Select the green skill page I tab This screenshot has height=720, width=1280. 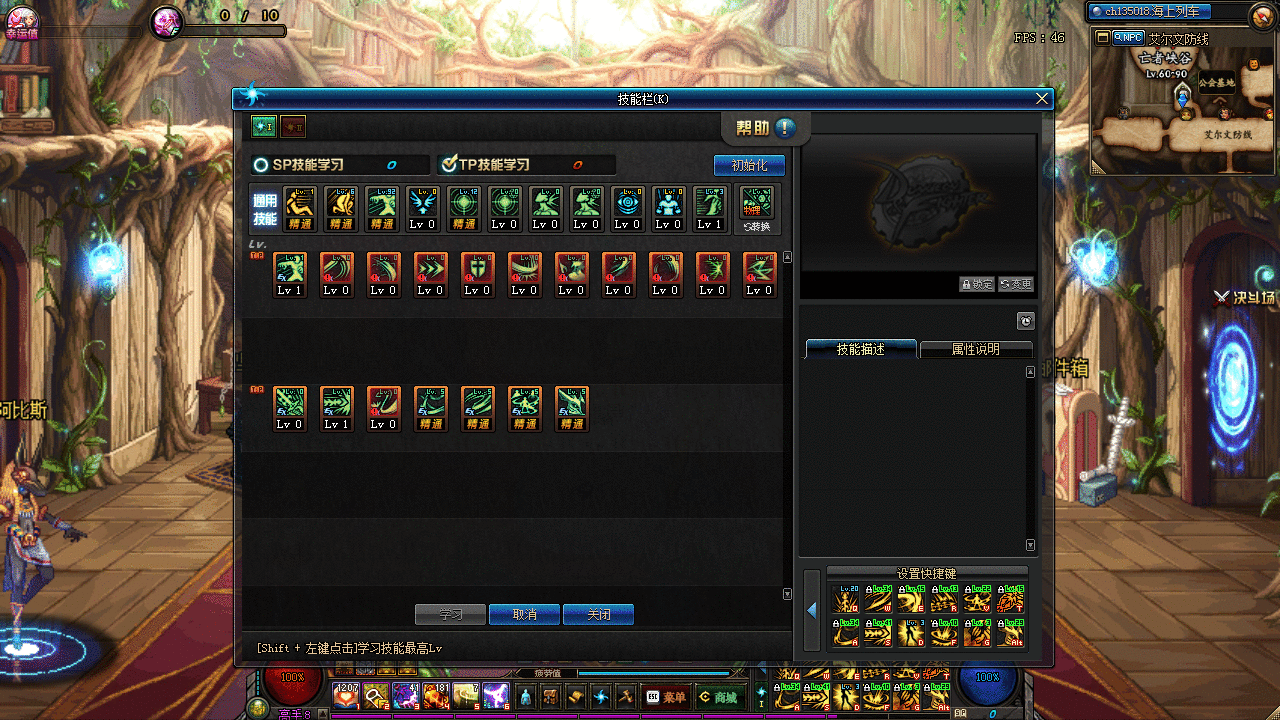pos(264,126)
